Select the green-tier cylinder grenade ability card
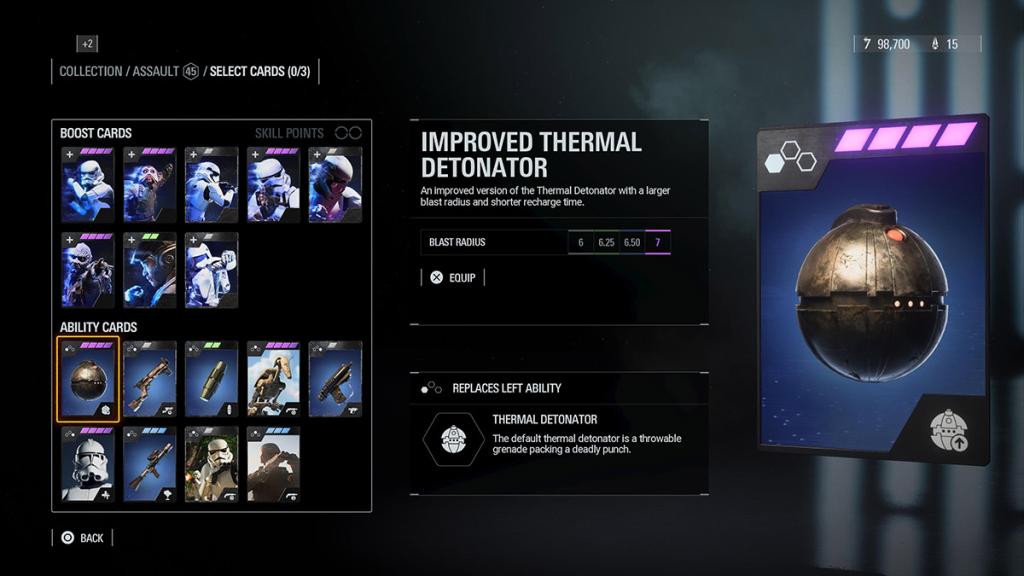Screen dimensions: 1024x576 pyautogui.click(x=211, y=379)
